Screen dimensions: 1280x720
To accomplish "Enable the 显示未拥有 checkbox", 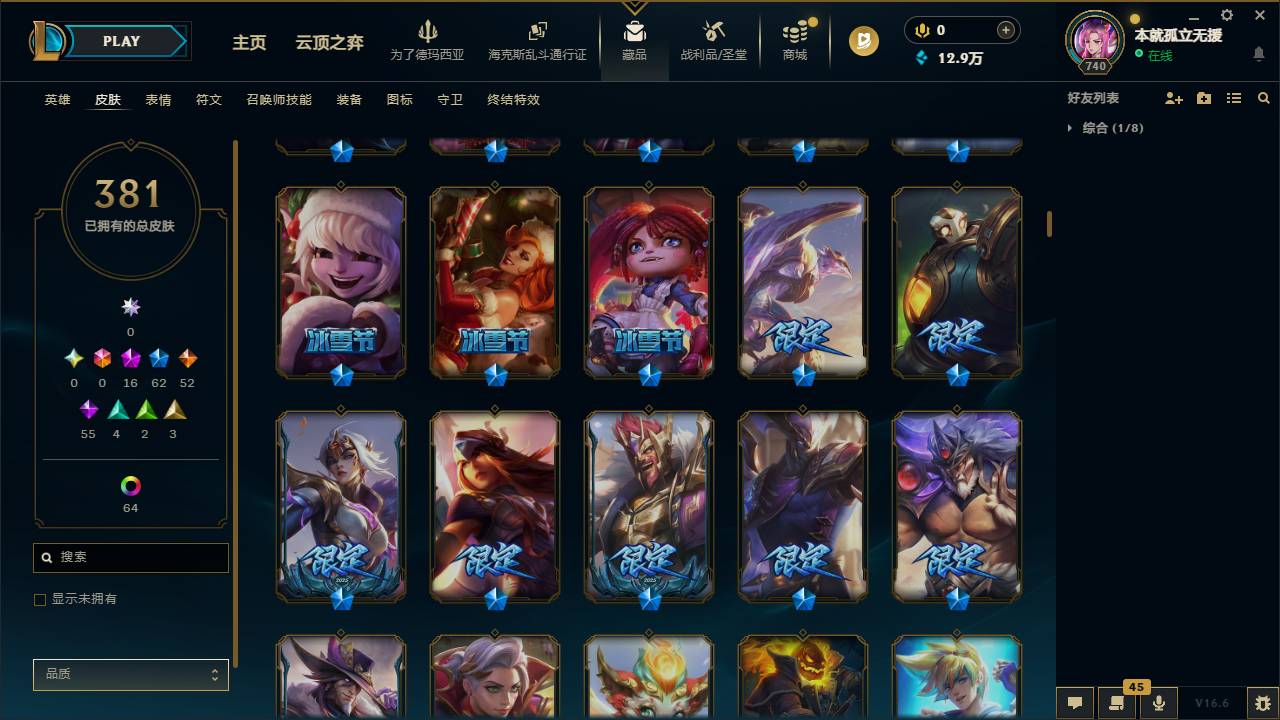I will tap(40, 599).
